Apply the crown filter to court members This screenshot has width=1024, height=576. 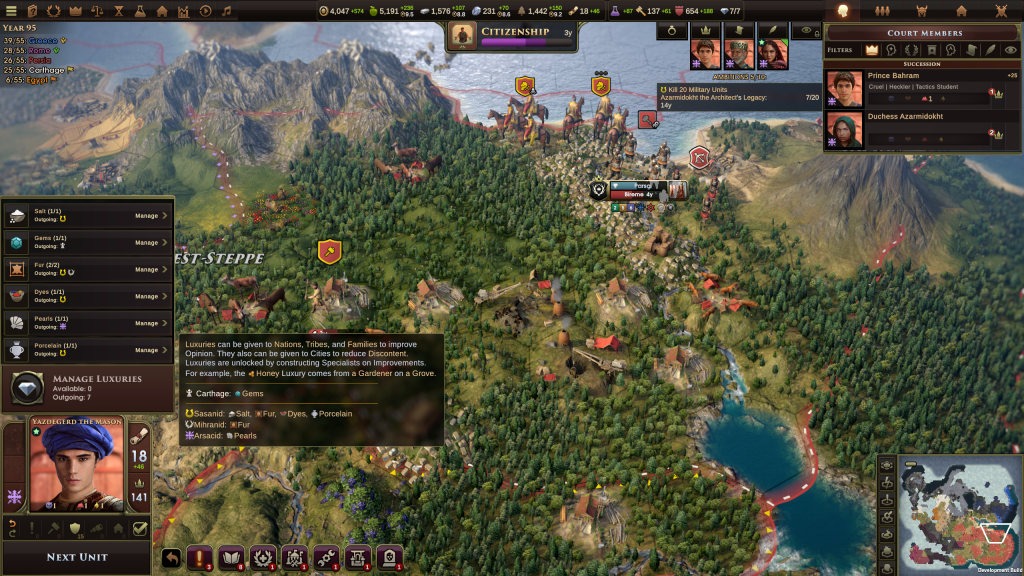(x=871, y=49)
